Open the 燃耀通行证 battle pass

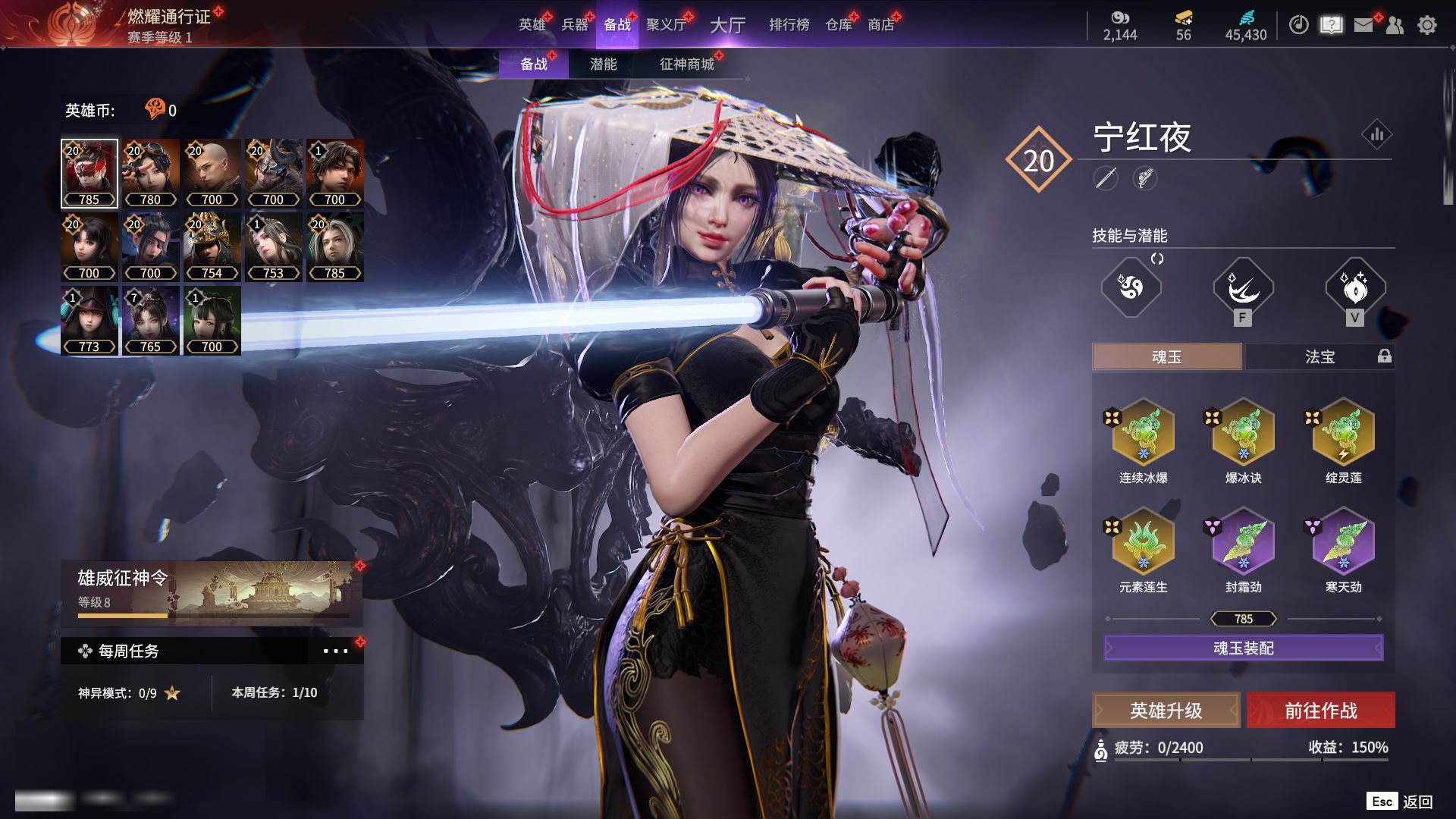click(168, 17)
